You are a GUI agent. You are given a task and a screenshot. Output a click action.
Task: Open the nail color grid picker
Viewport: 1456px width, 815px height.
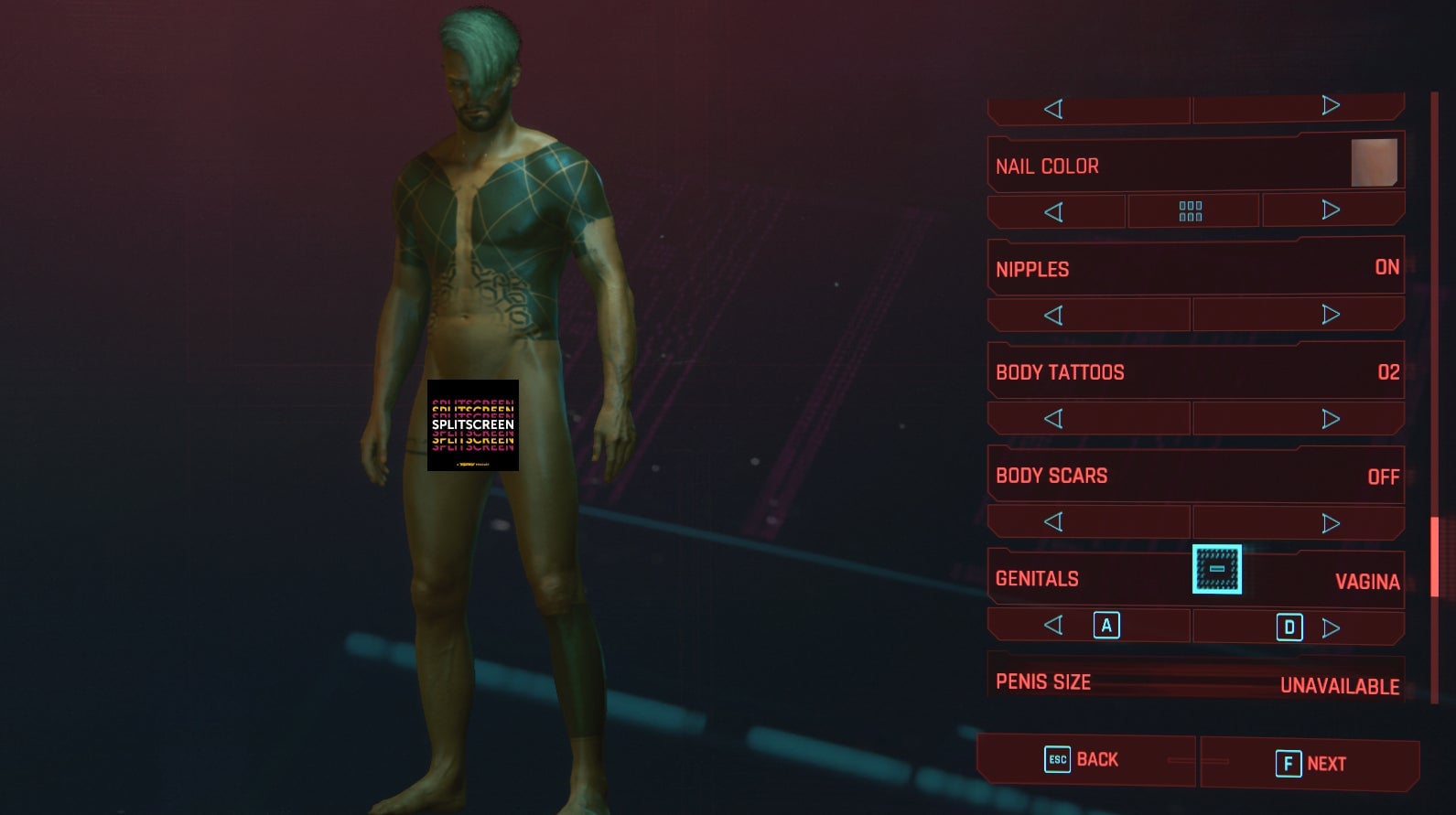pos(1191,211)
